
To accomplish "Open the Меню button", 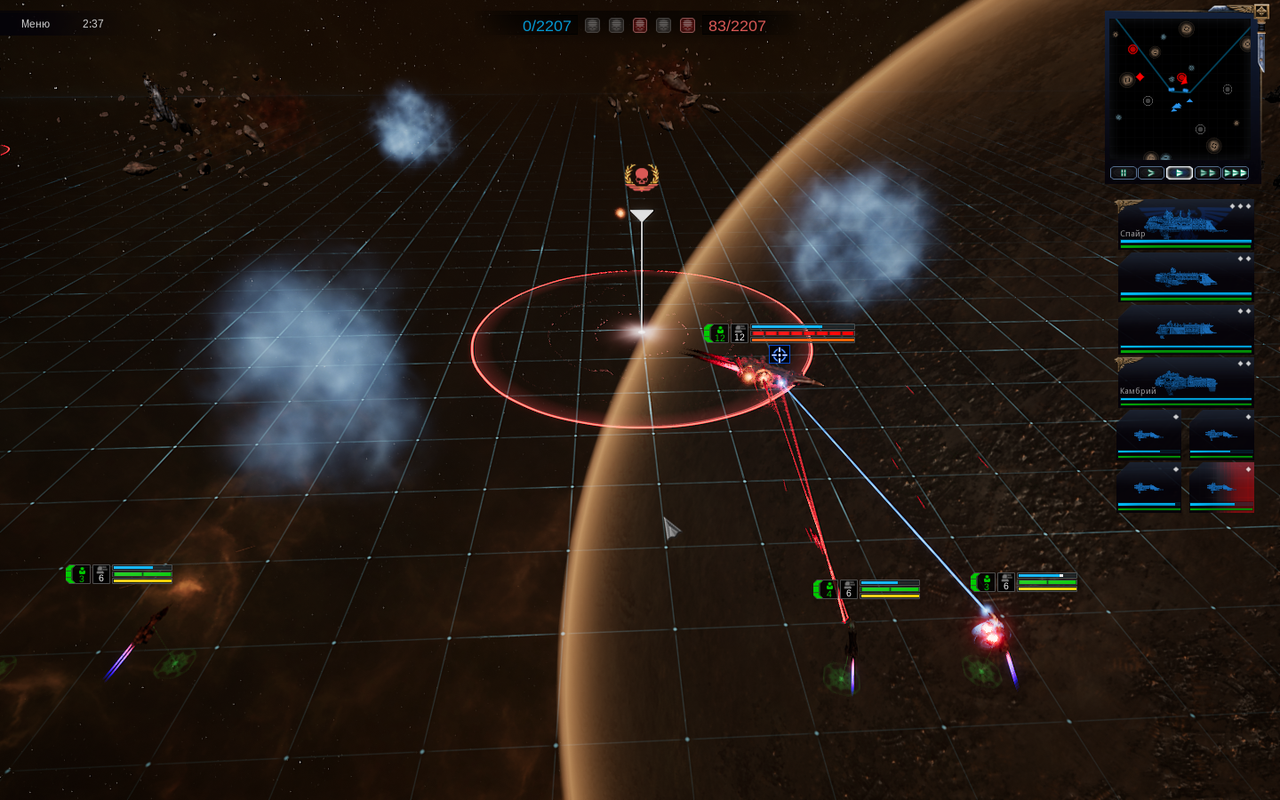I will tap(36, 23).
